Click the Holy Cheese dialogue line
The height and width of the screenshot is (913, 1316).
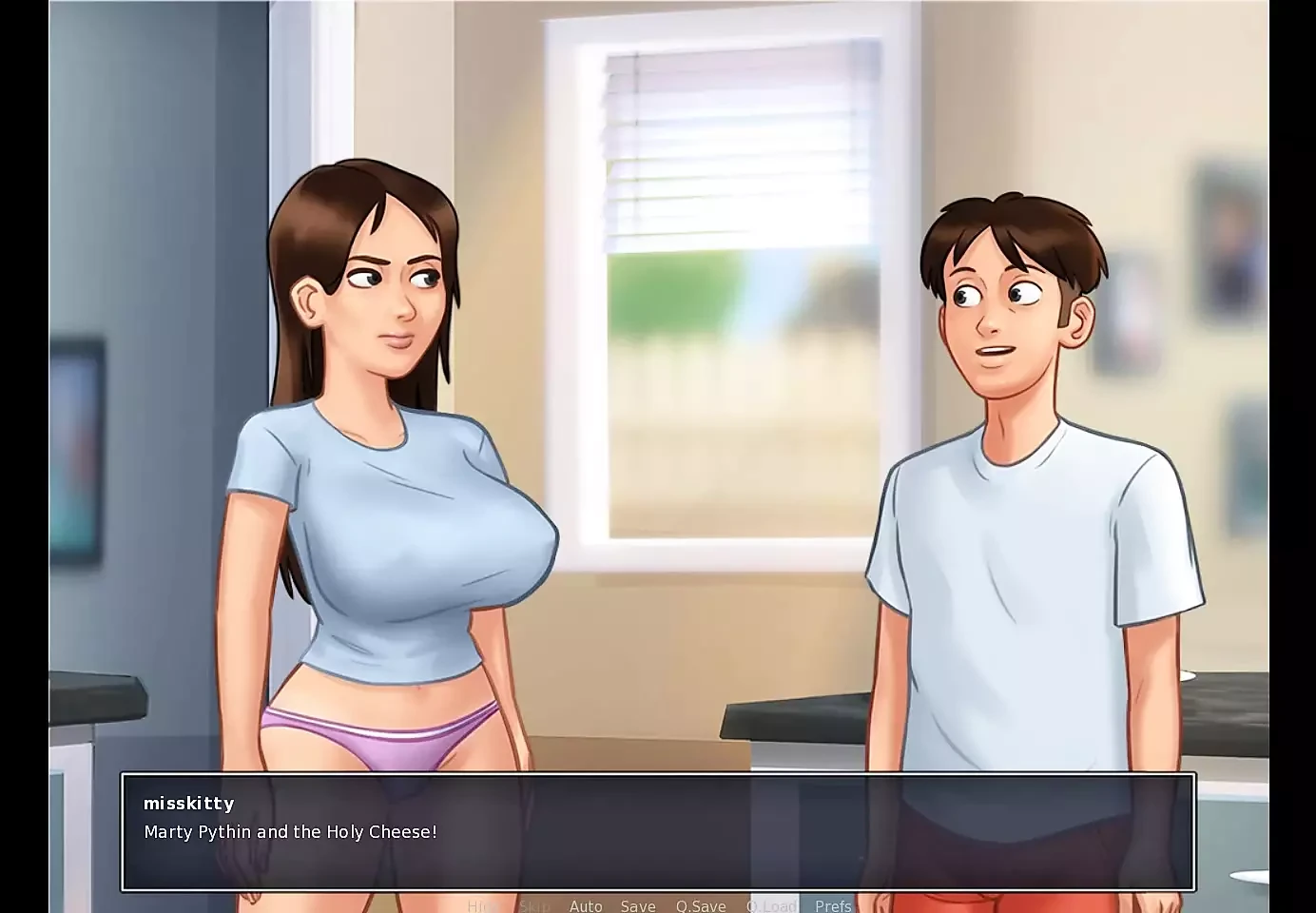(x=291, y=831)
